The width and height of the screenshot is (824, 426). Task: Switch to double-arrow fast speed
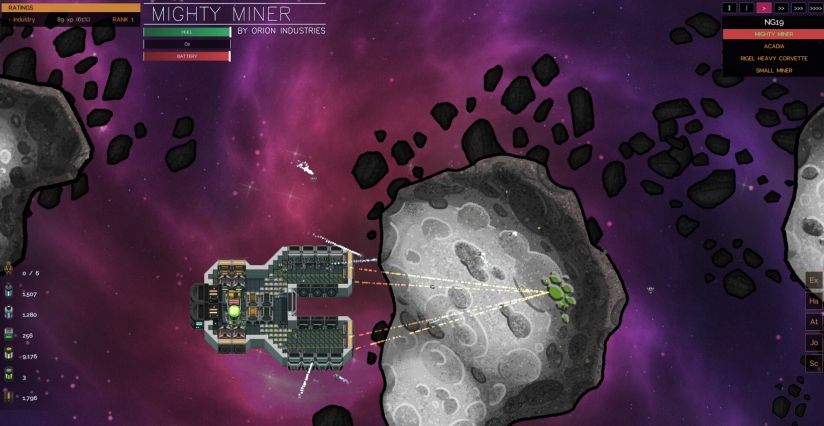click(781, 7)
